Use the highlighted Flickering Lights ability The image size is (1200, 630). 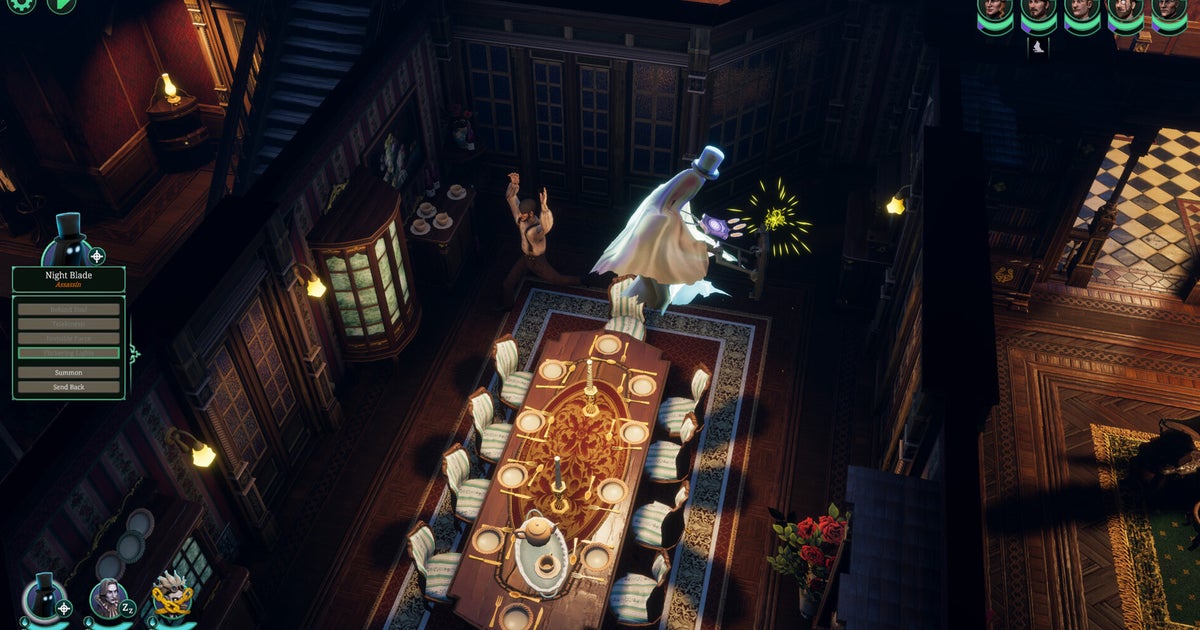[x=69, y=353]
